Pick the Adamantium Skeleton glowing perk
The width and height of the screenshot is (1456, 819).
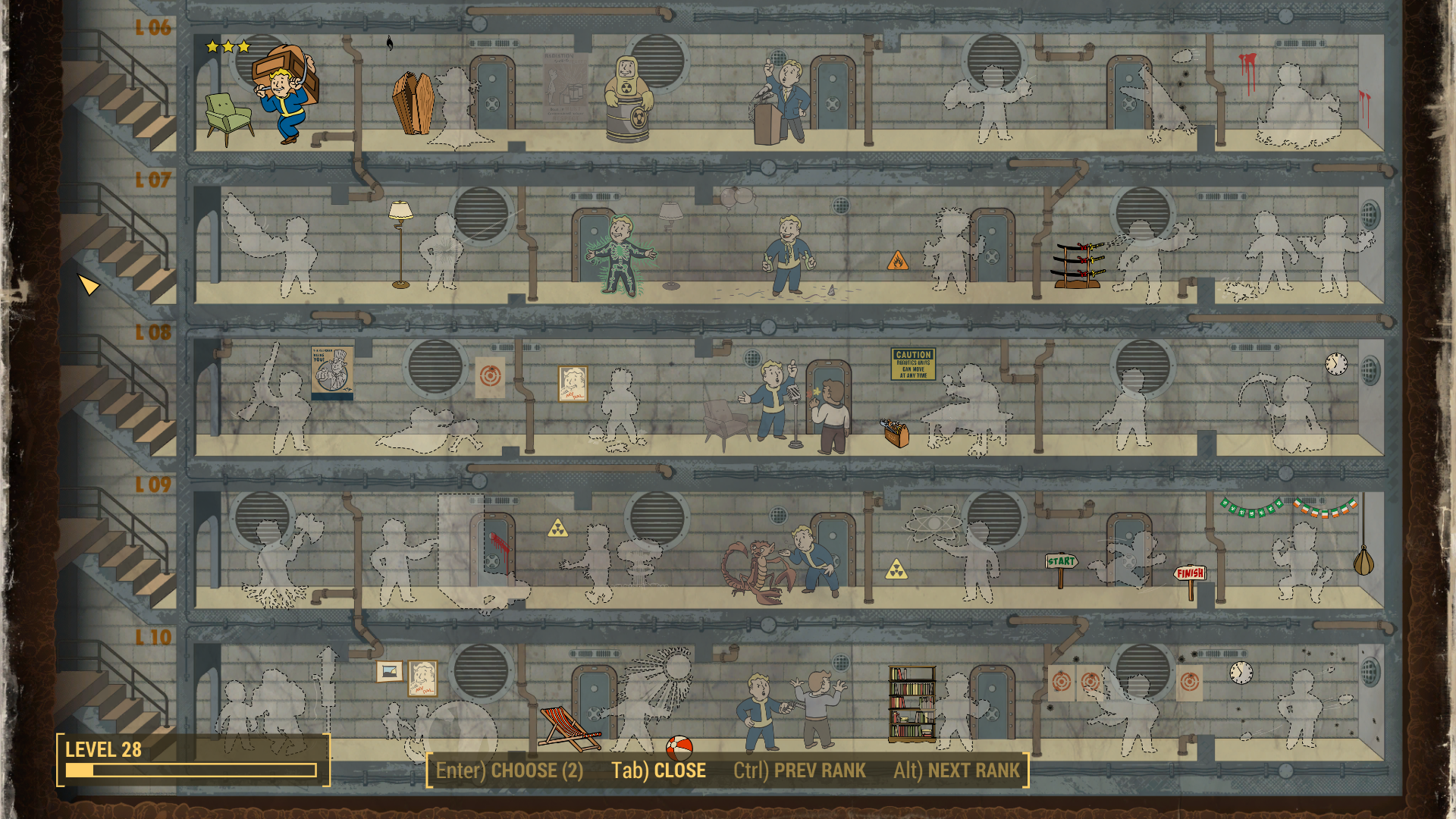tap(622, 256)
